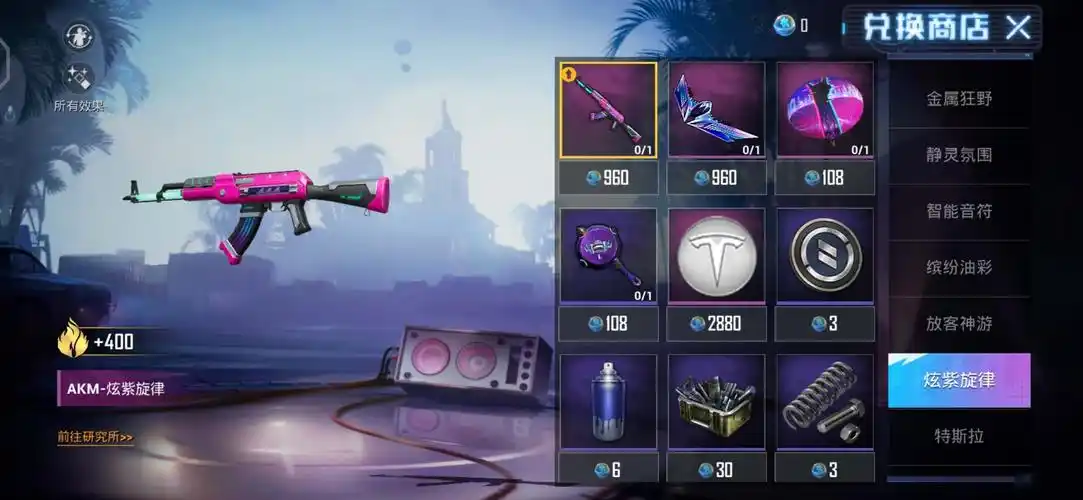
Task: Show the 缤纷油彩 category
Action: click(959, 267)
